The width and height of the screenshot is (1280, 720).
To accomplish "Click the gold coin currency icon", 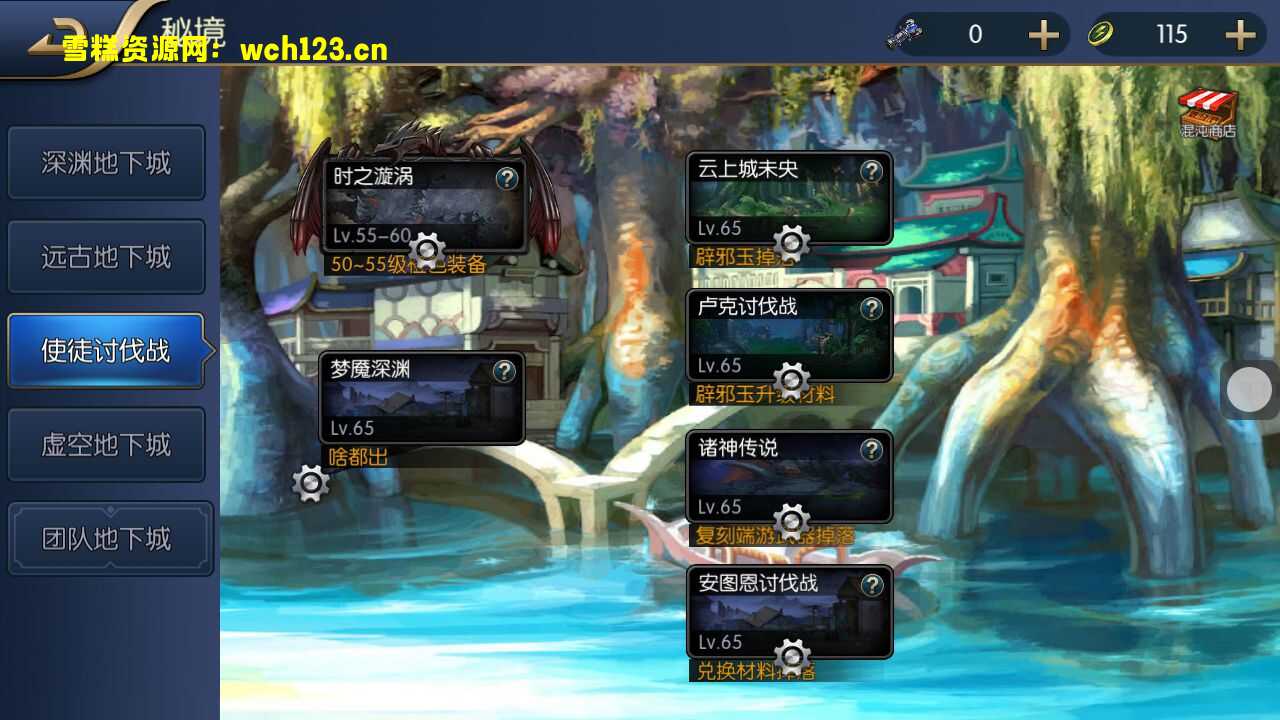I will click(1100, 33).
